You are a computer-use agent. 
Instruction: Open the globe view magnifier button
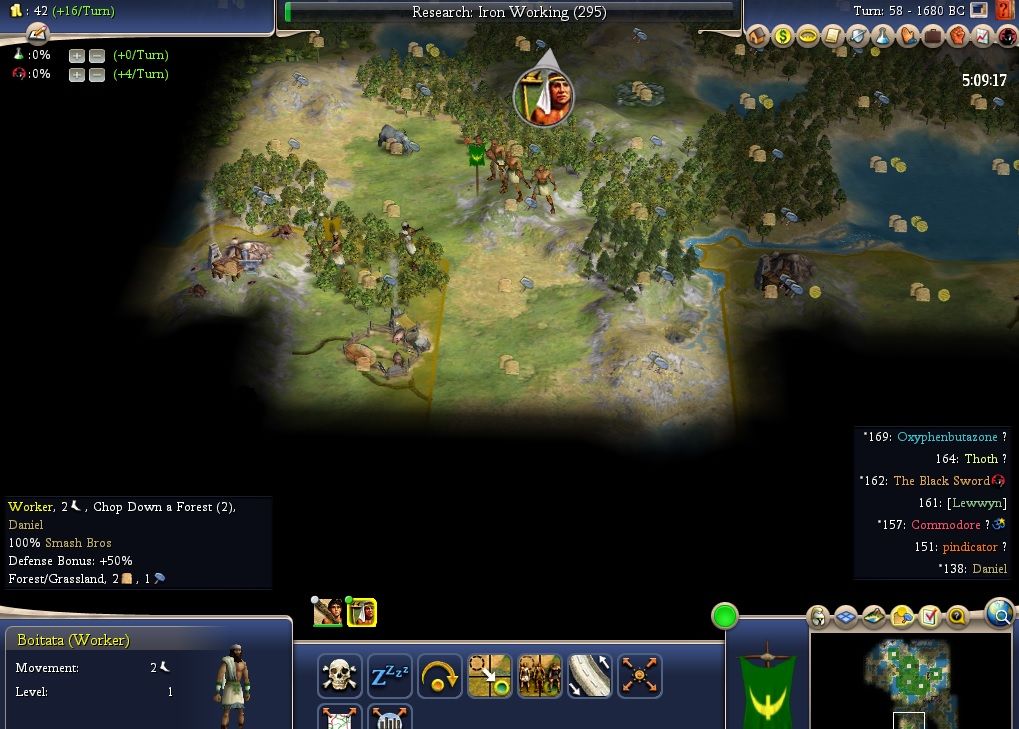coord(999,614)
